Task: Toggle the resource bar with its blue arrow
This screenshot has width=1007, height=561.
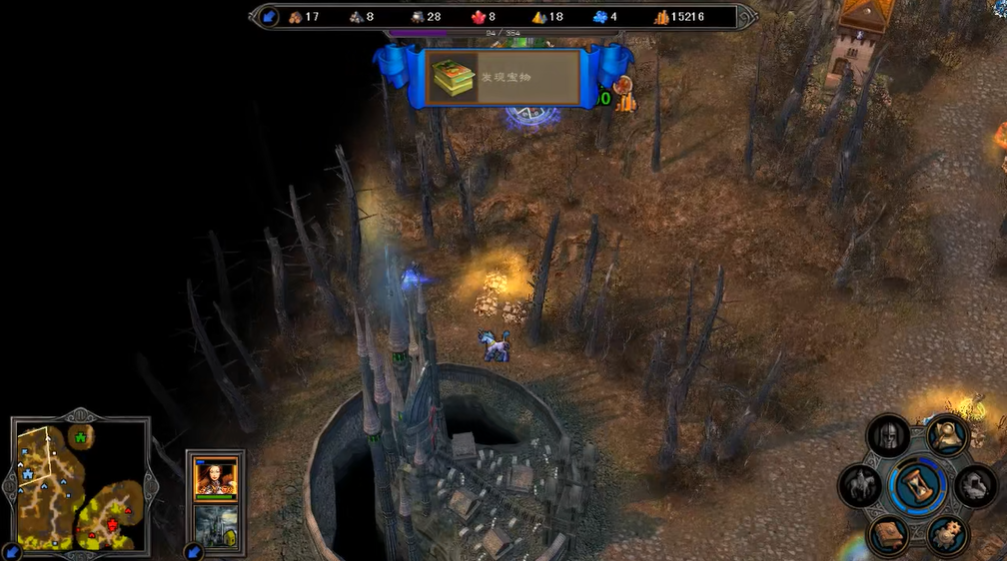Action: click(268, 17)
